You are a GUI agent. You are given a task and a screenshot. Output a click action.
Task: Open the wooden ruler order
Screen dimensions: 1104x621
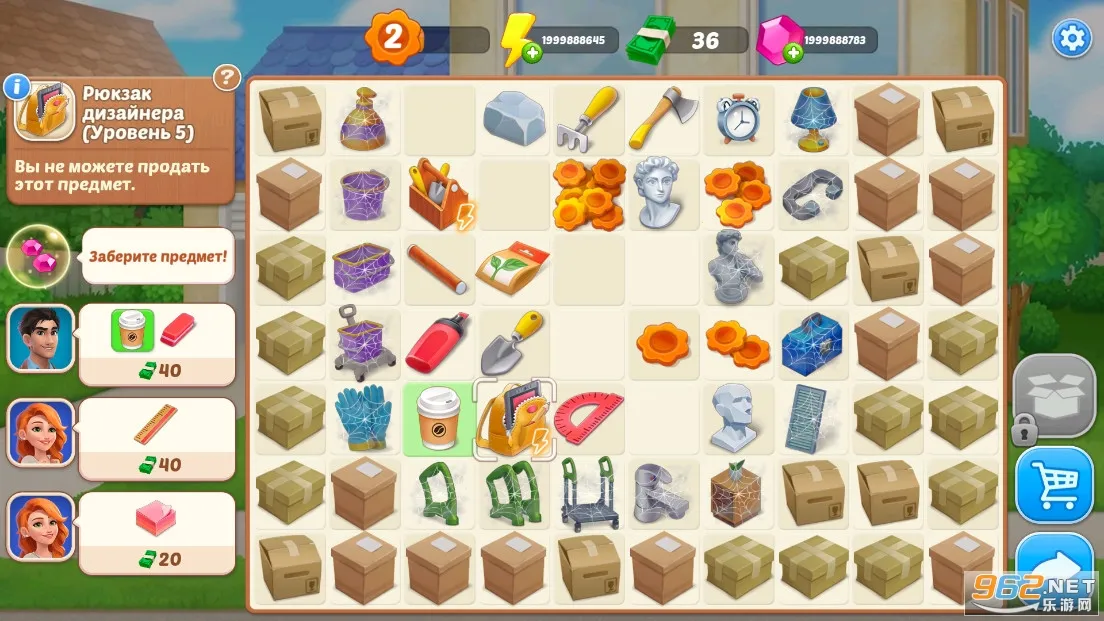tap(156, 438)
